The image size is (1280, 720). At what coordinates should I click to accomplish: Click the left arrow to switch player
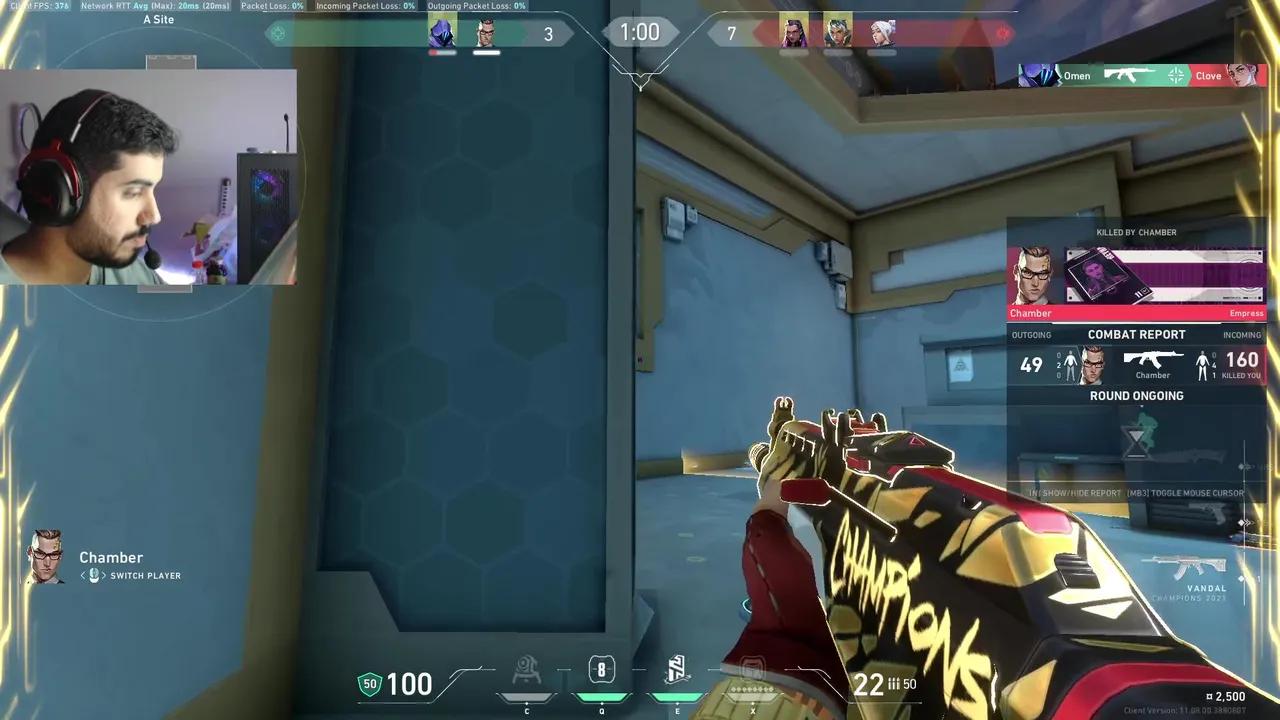coord(82,575)
